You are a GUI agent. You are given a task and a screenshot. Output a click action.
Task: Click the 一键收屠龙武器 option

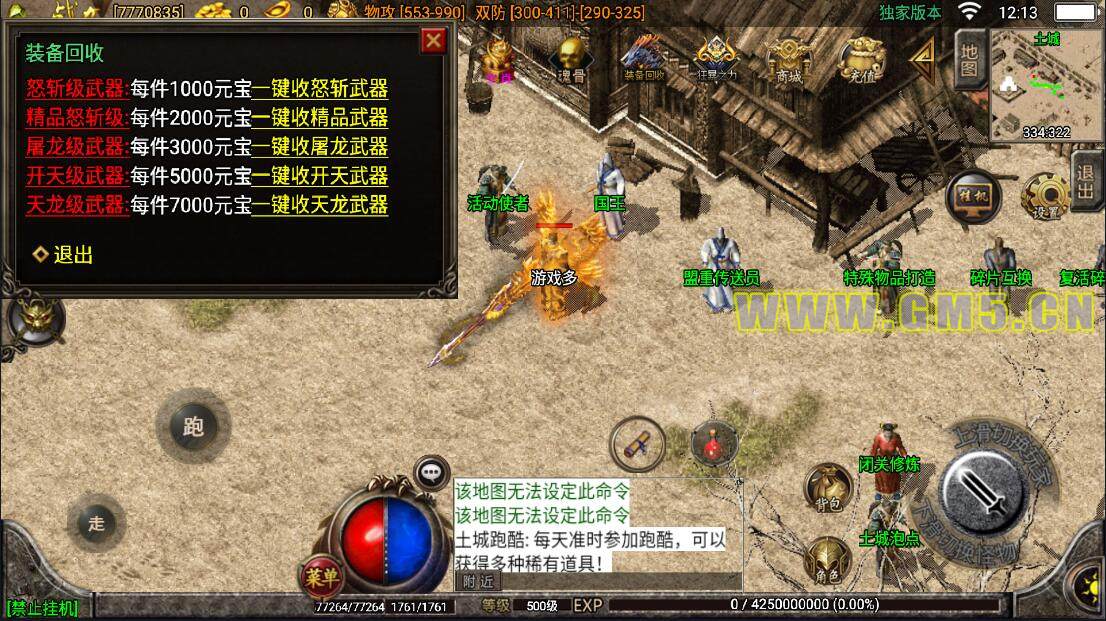coord(319,147)
